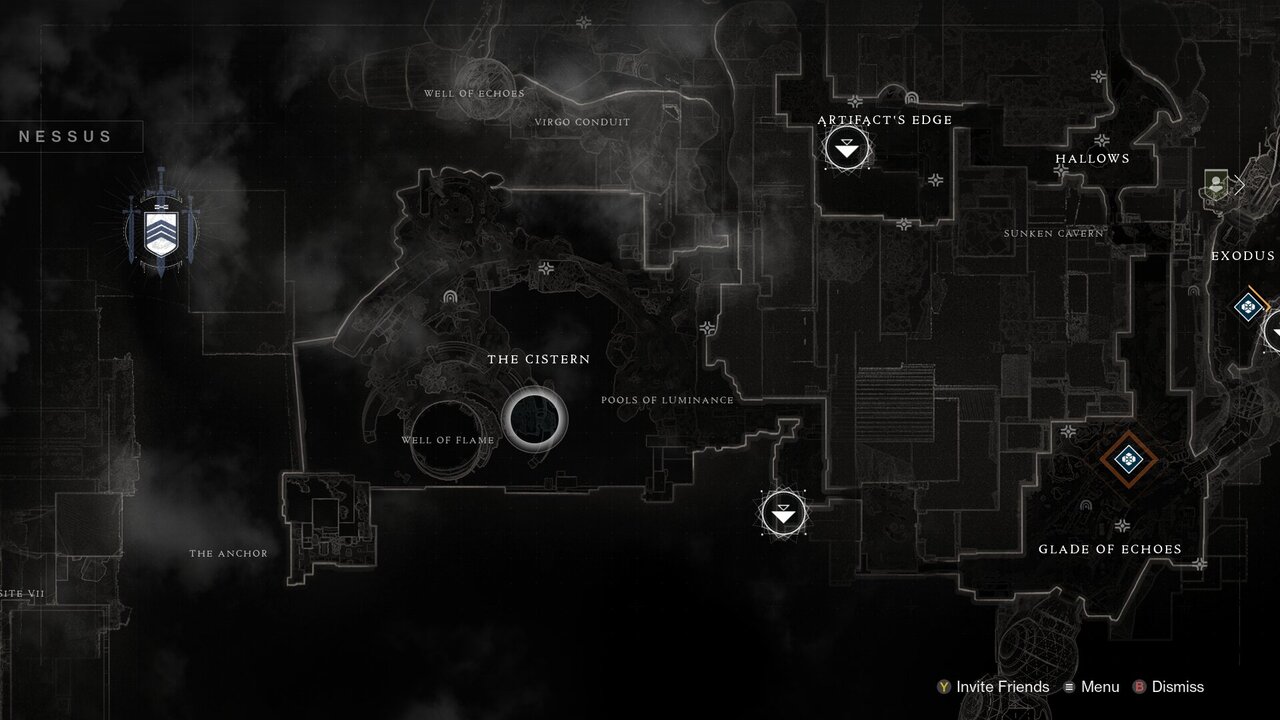Select the Sunken Cavern label
This screenshot has height=720, width=1280.
[x=1054, y=232]
